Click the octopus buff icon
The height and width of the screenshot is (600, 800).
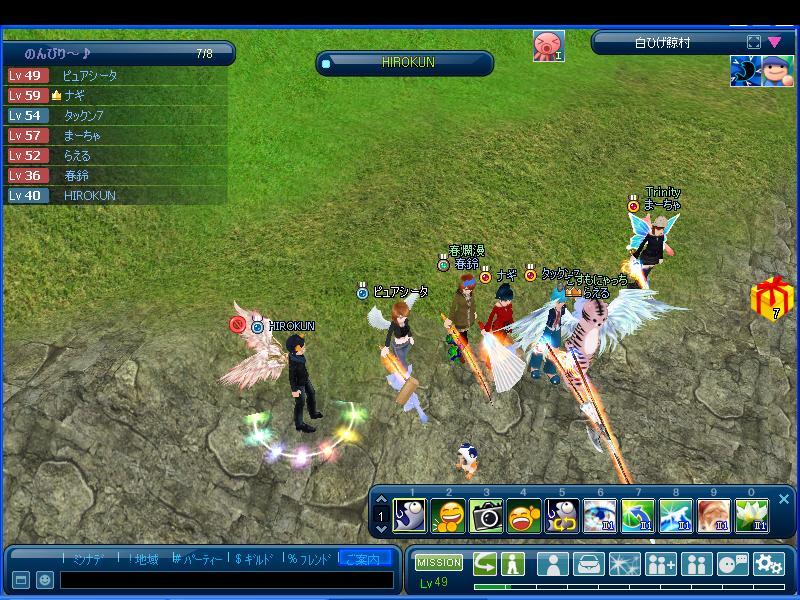coord(548,46)
